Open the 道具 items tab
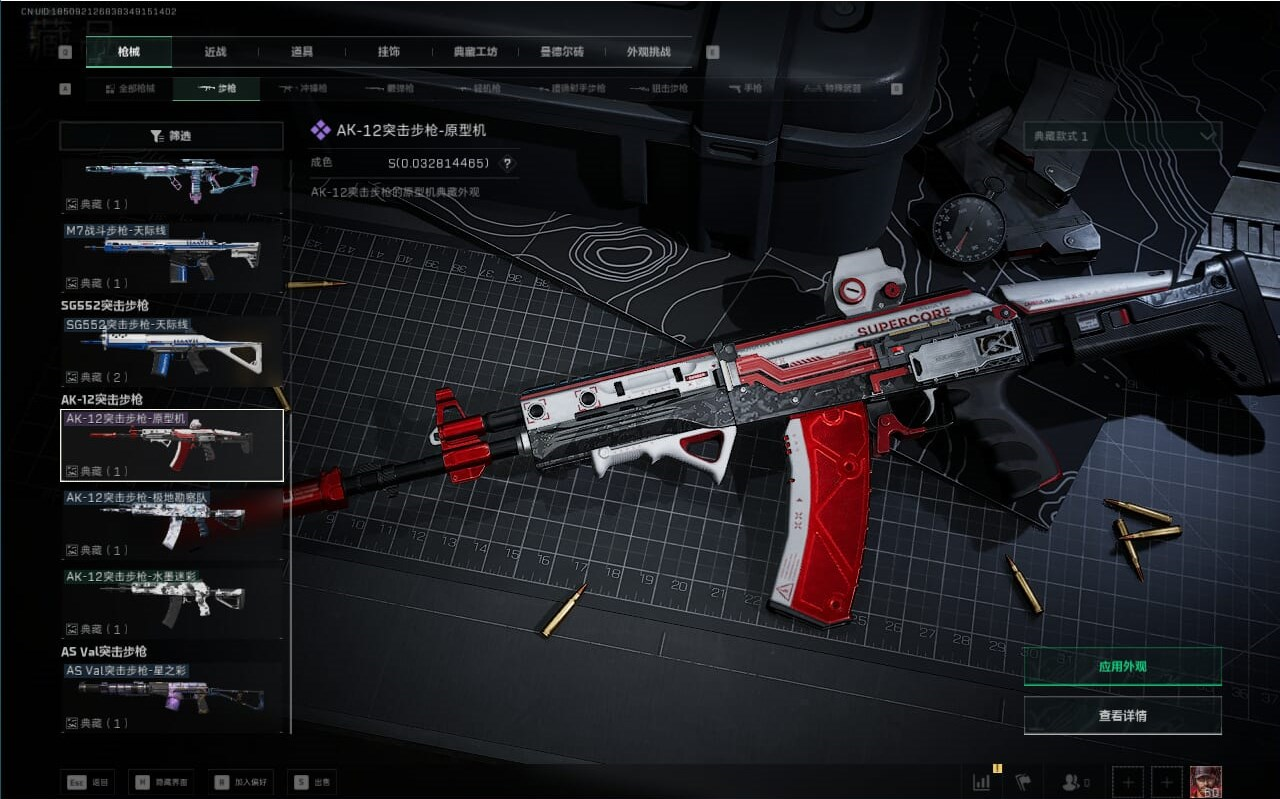 click(302, 52)
